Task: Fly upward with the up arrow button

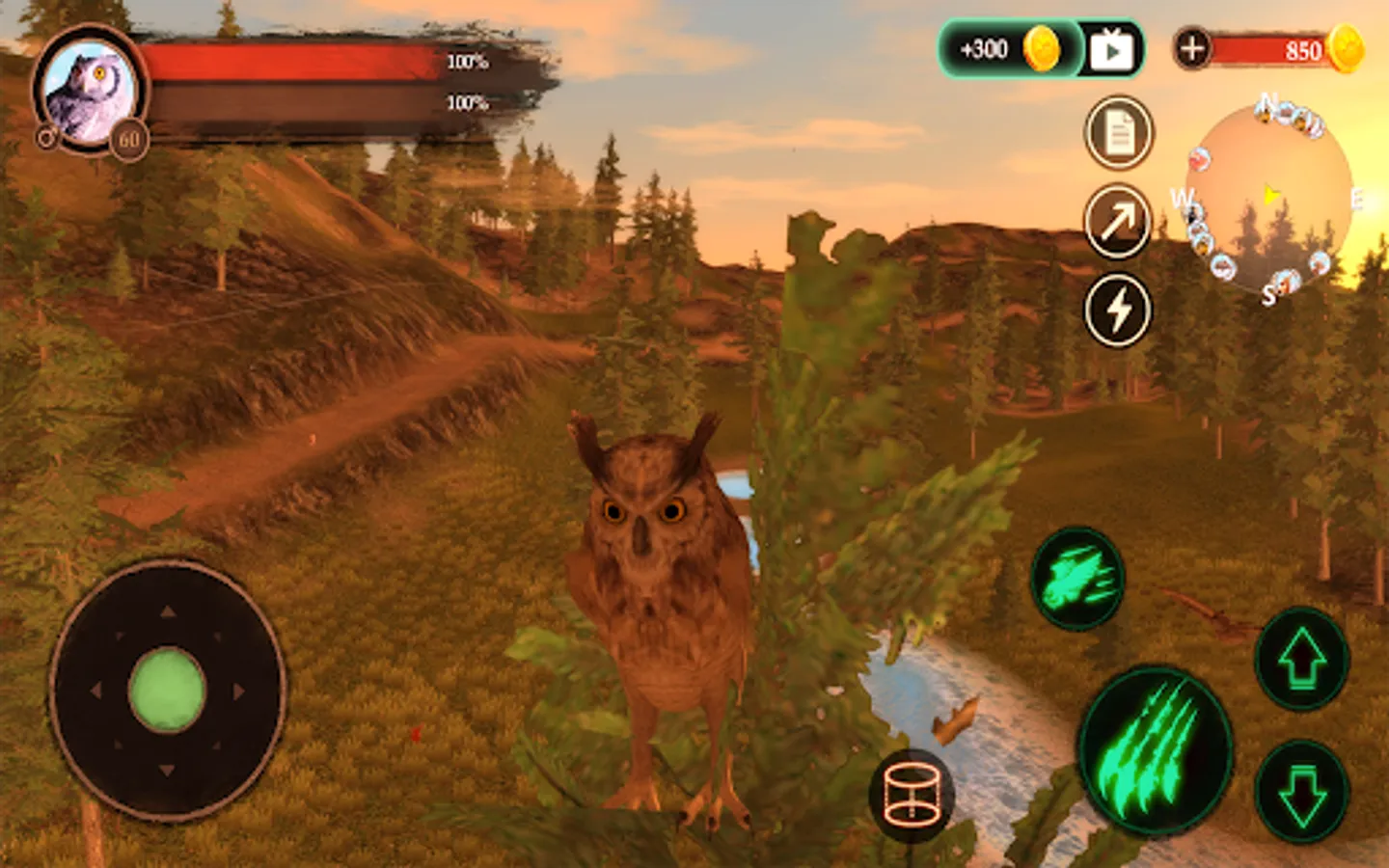Action: [1302, 659]
